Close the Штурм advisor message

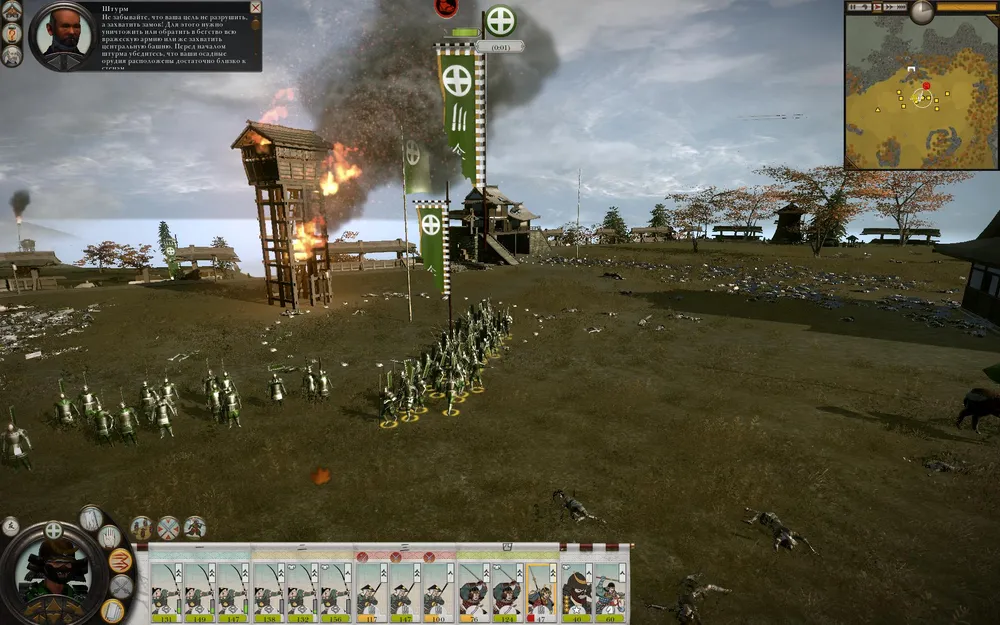point(255,7)
